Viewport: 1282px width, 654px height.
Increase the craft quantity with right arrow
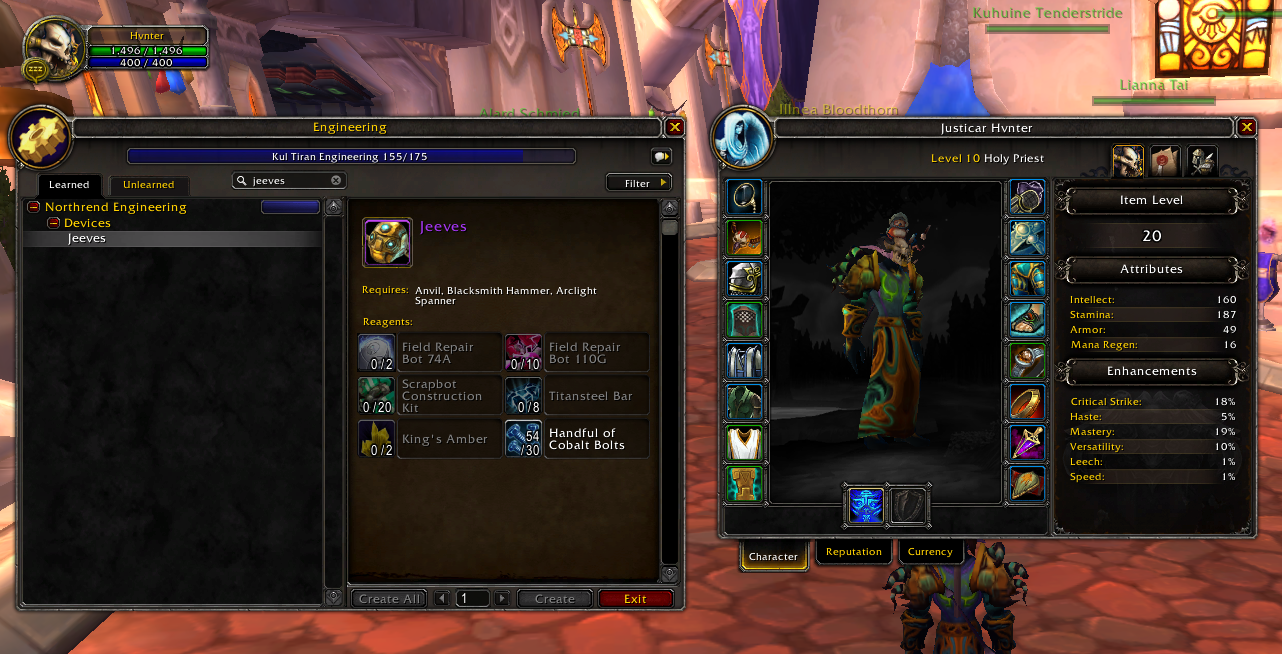[502, 599]
